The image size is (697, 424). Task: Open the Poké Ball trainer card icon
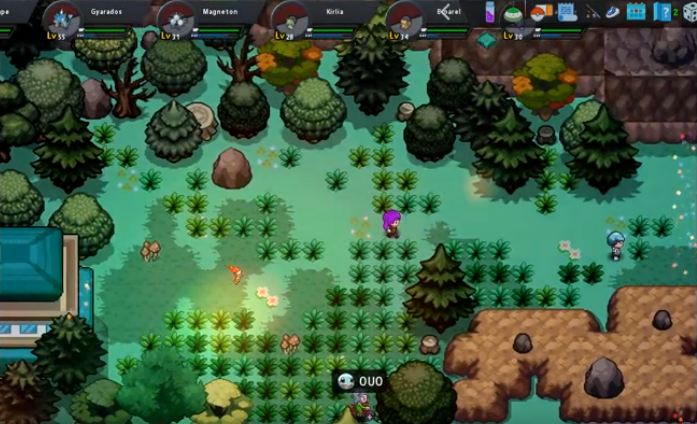coord(540,13)
